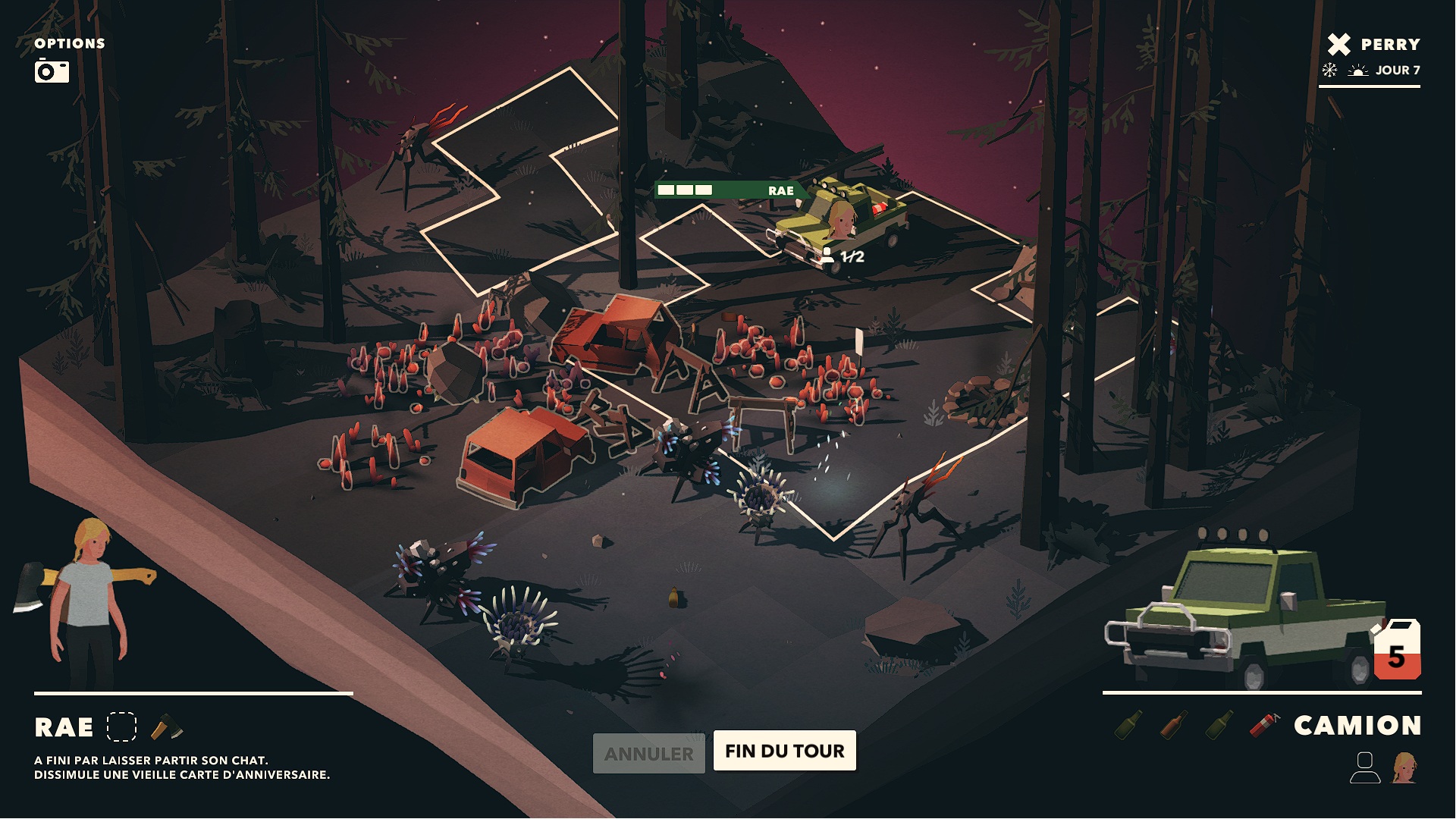Click the empty passenger seat icon
Image resolution: width=1456 pixels, height=819 pixels.
coord(1364,767)
